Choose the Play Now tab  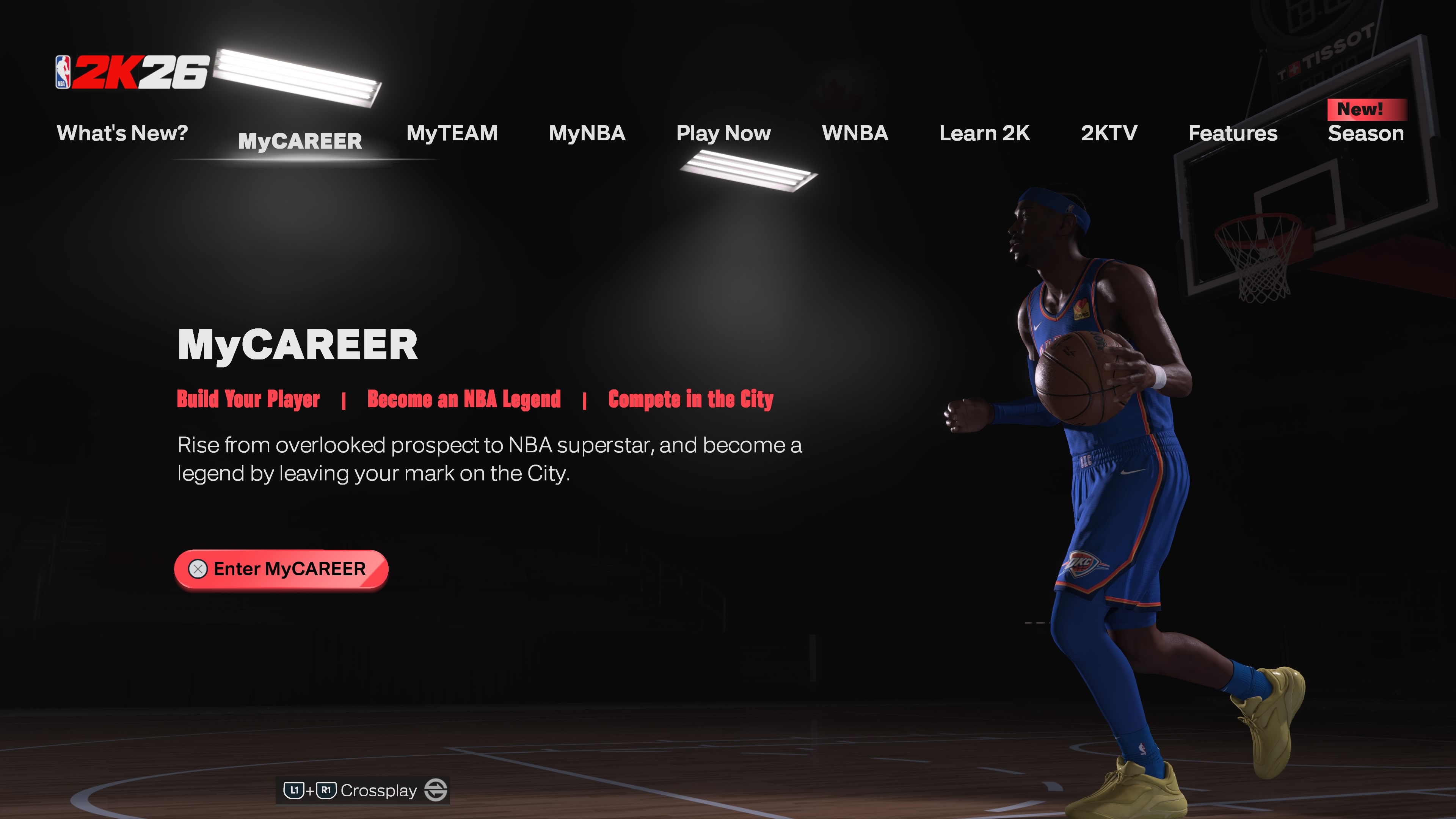723,133
